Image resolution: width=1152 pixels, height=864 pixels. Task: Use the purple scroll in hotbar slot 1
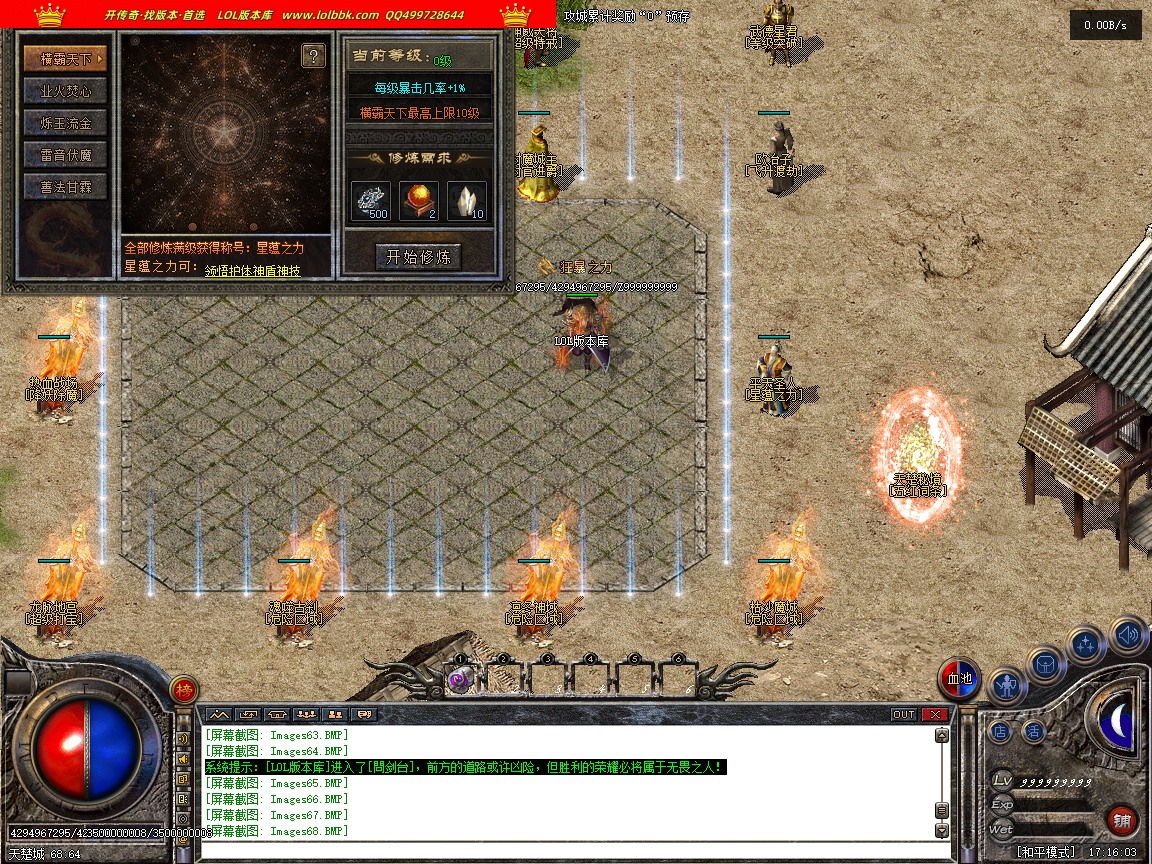coord(459,681)
